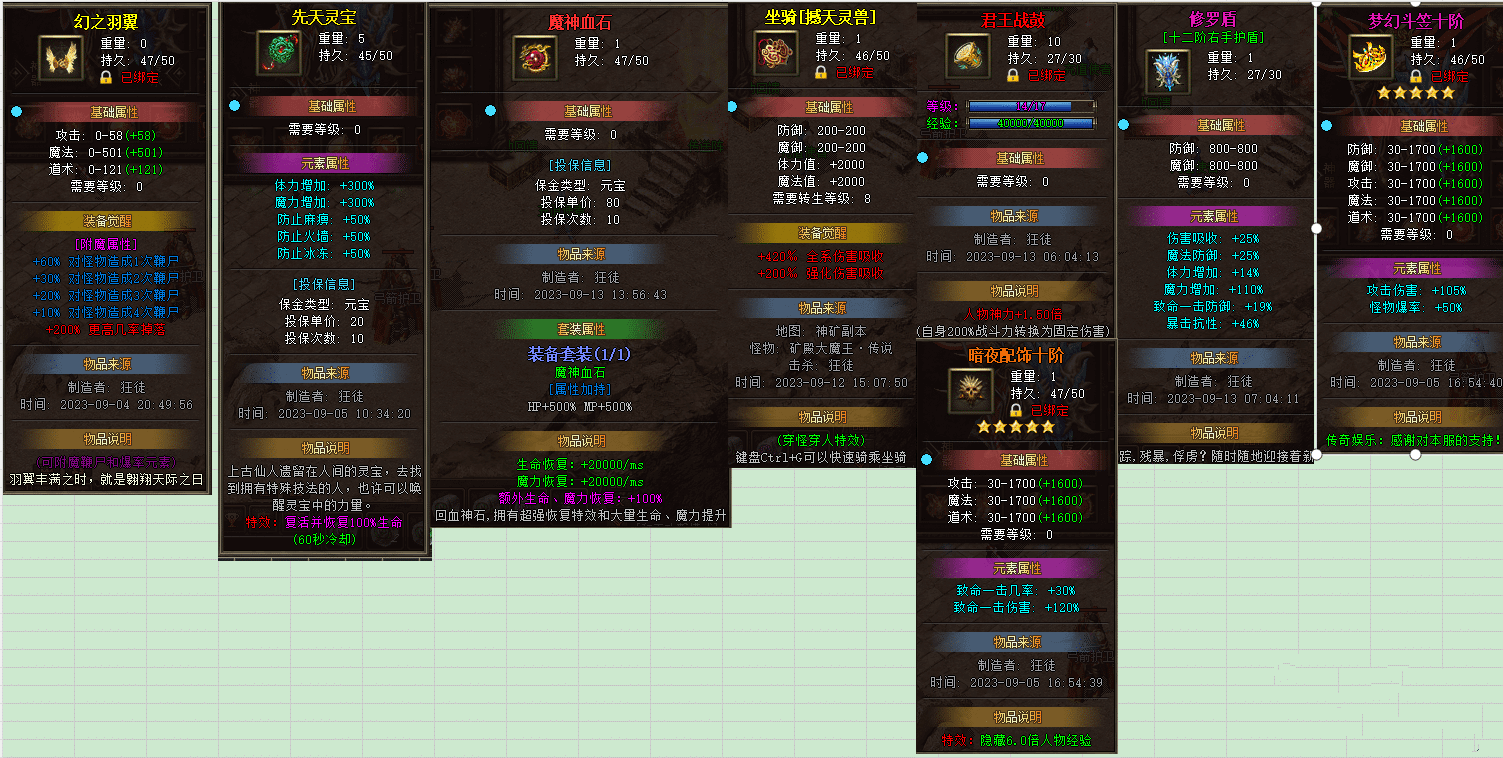Select the golden 梦幻斗笠十阶 hat icon

(x=1371, y=56)
